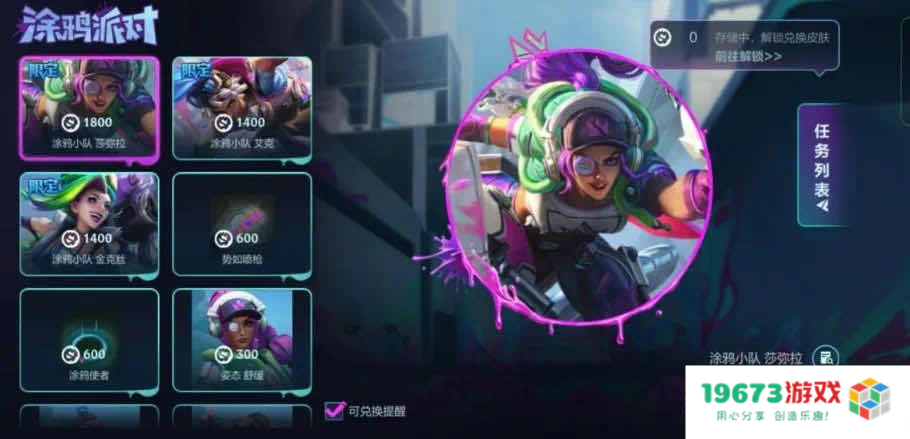
Task: Toggle the 可兑换提醒 checkbox
Action: 335,410
